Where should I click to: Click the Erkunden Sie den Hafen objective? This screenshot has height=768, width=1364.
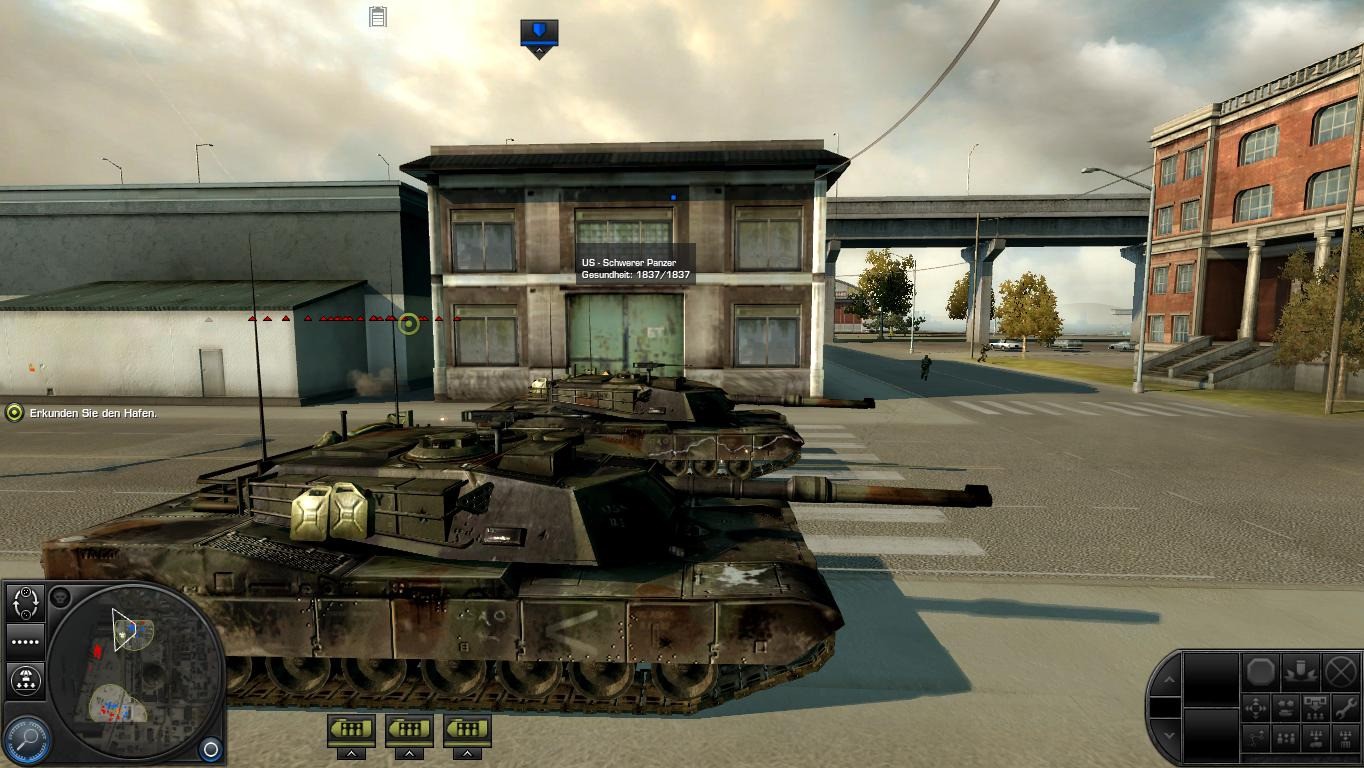92,413
